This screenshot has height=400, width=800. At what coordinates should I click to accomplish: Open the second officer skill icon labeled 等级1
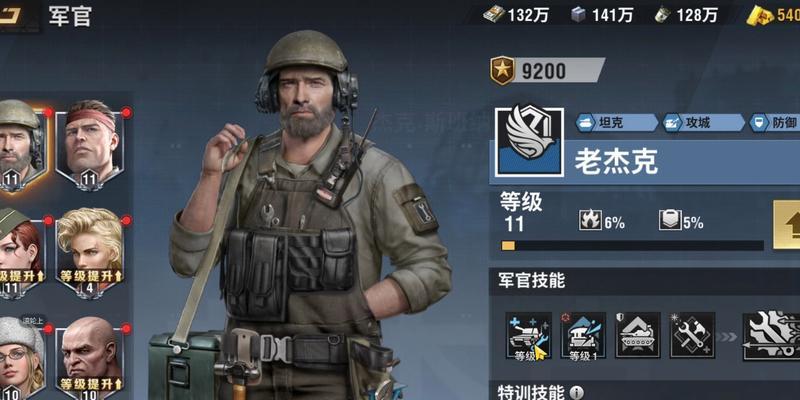click(584, 335)
